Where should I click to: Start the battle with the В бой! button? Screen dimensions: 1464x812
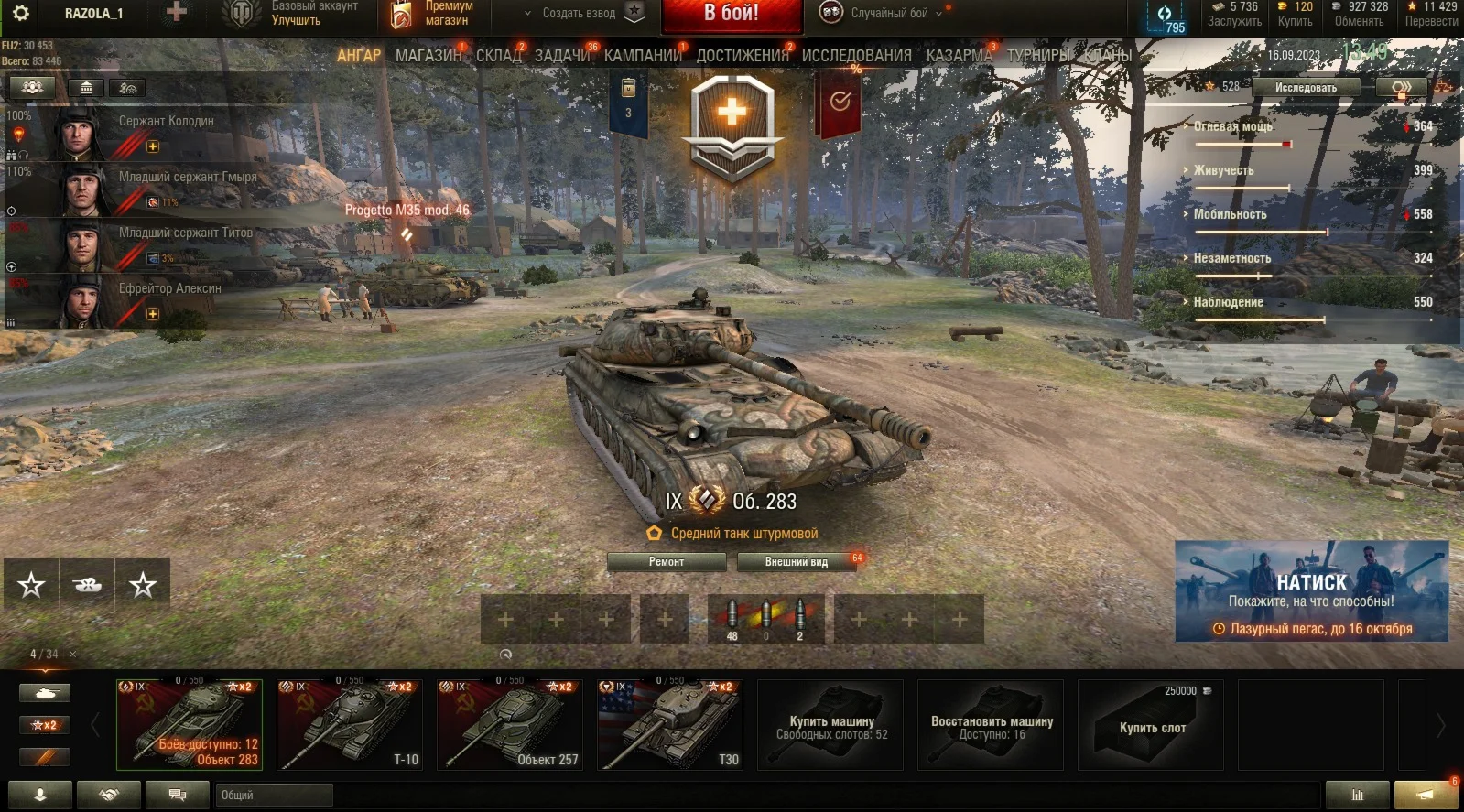point(731,14)
